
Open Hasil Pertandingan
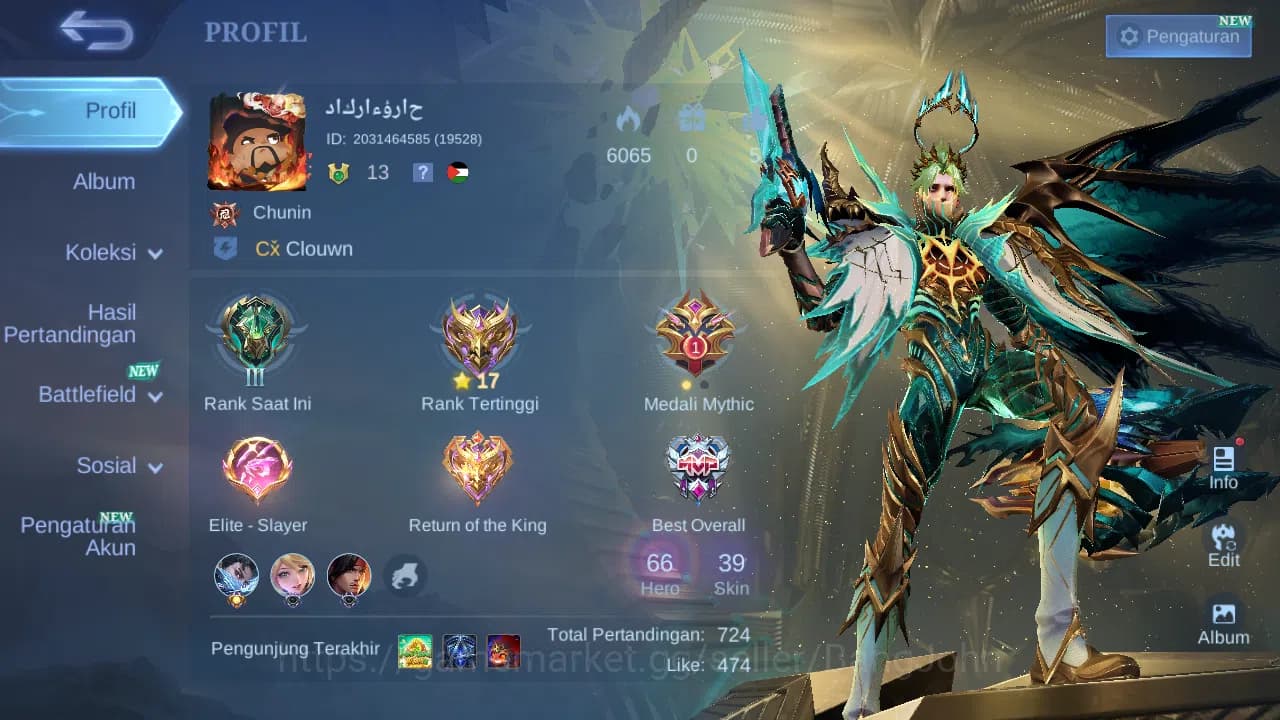(x=70, y=323)
